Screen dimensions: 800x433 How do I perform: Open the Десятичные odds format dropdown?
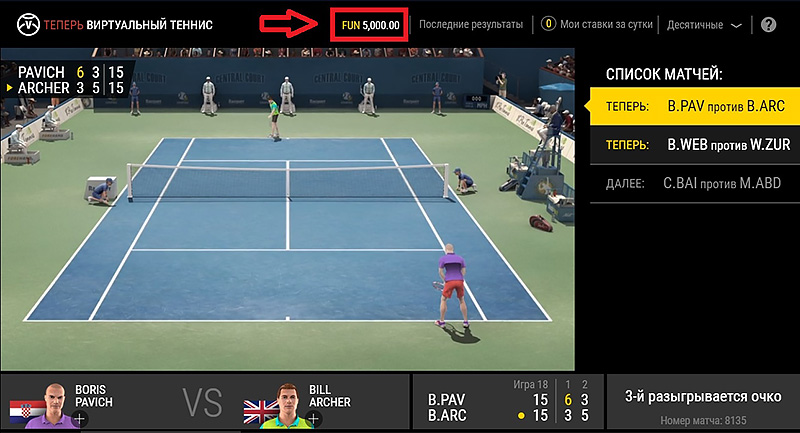(705, 24)
